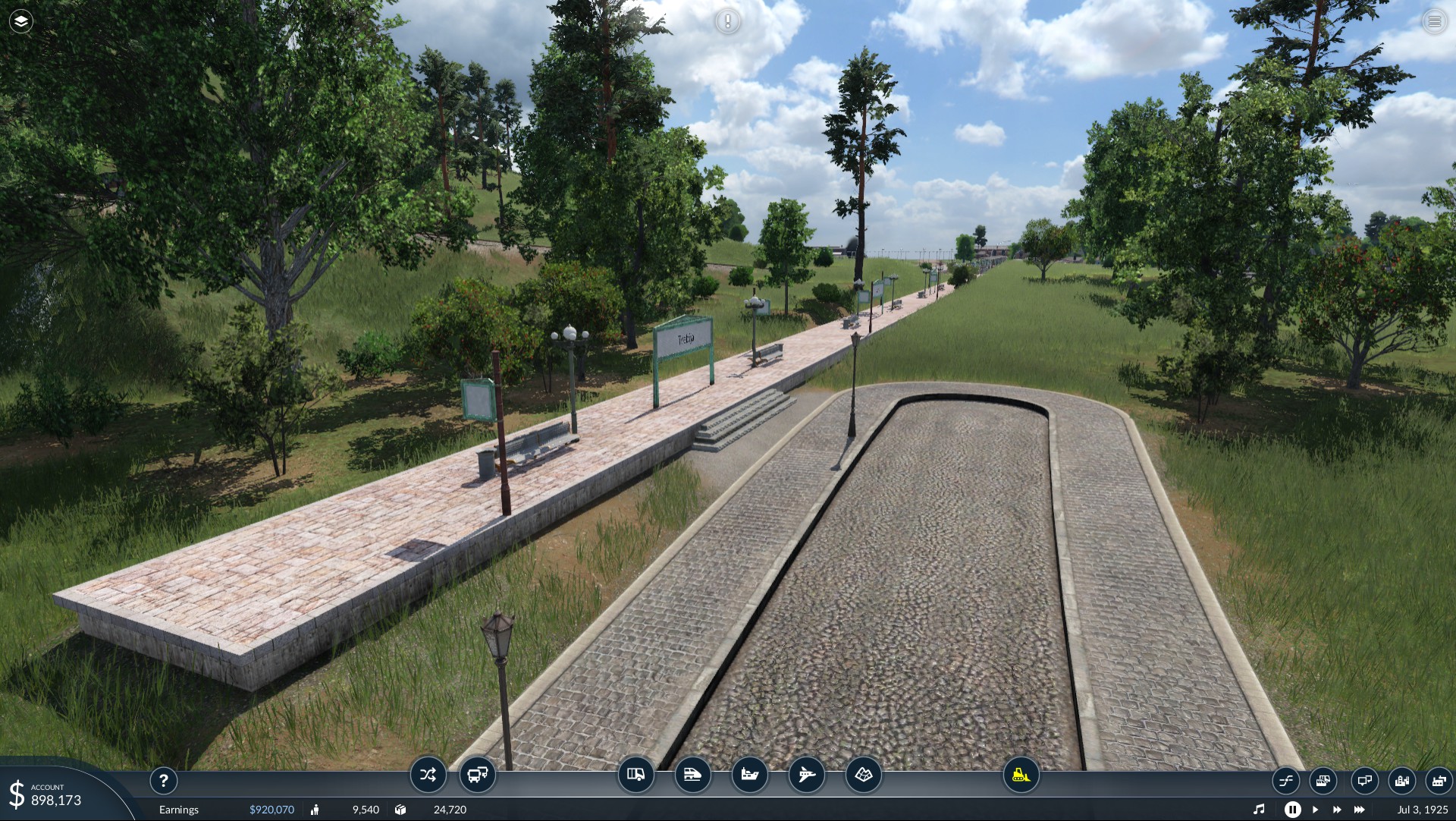The height and width of the screenshot is (821, 1456).
Task: Set game speed to normal play
Action: coord(1316,810)
